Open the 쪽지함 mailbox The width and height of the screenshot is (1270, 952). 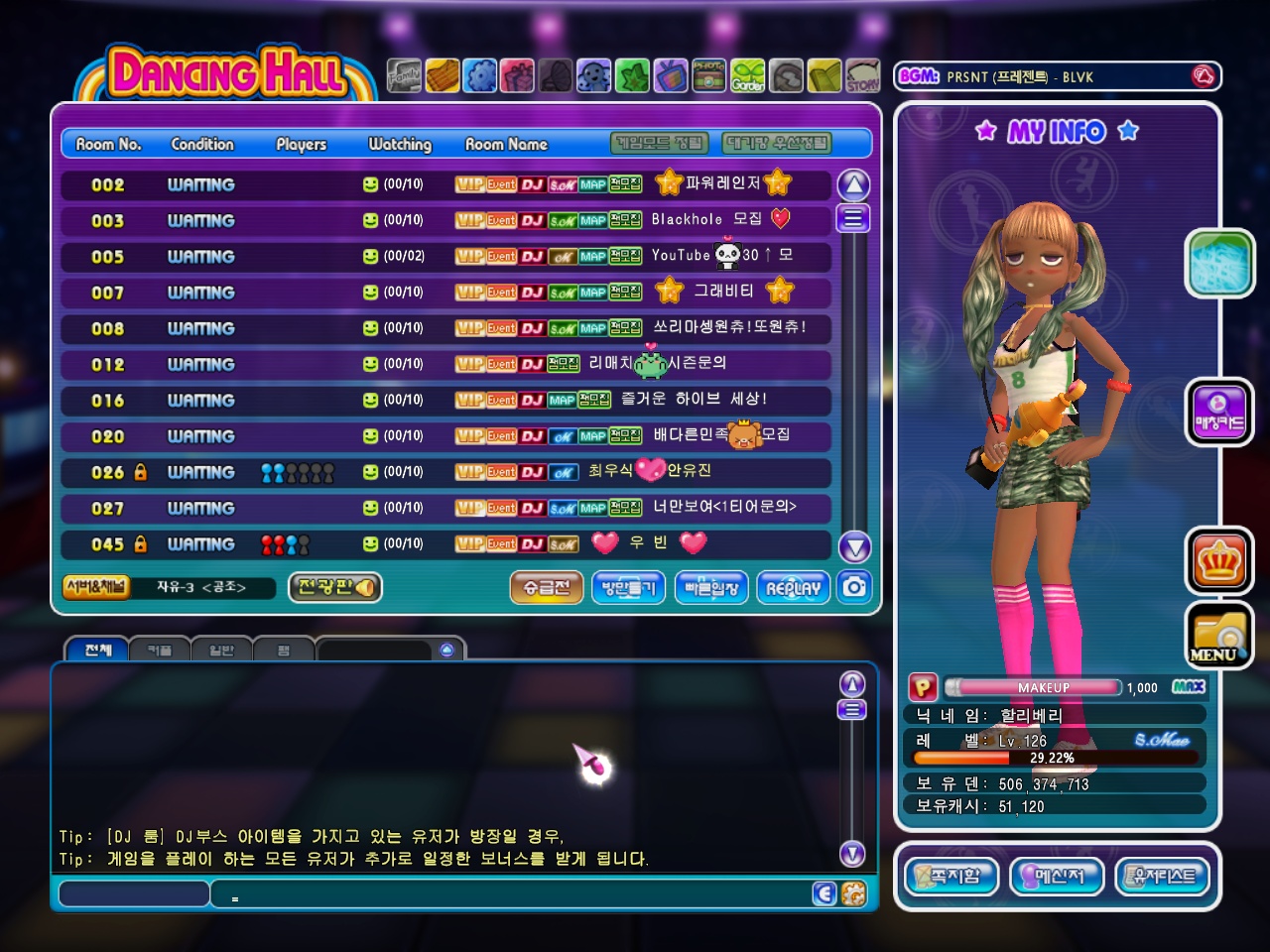(x=952, y=876)
